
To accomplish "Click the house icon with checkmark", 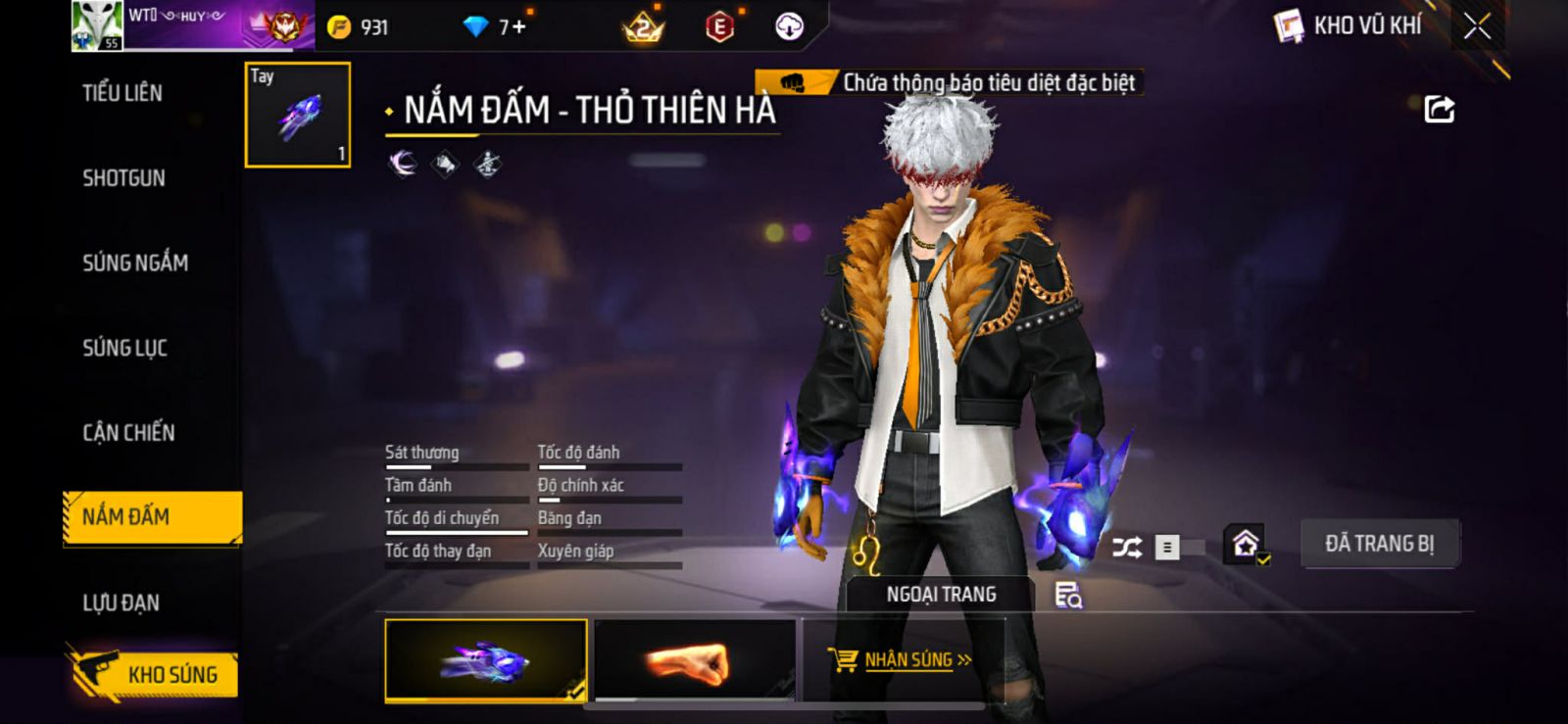I will (x=1247, y=544).
